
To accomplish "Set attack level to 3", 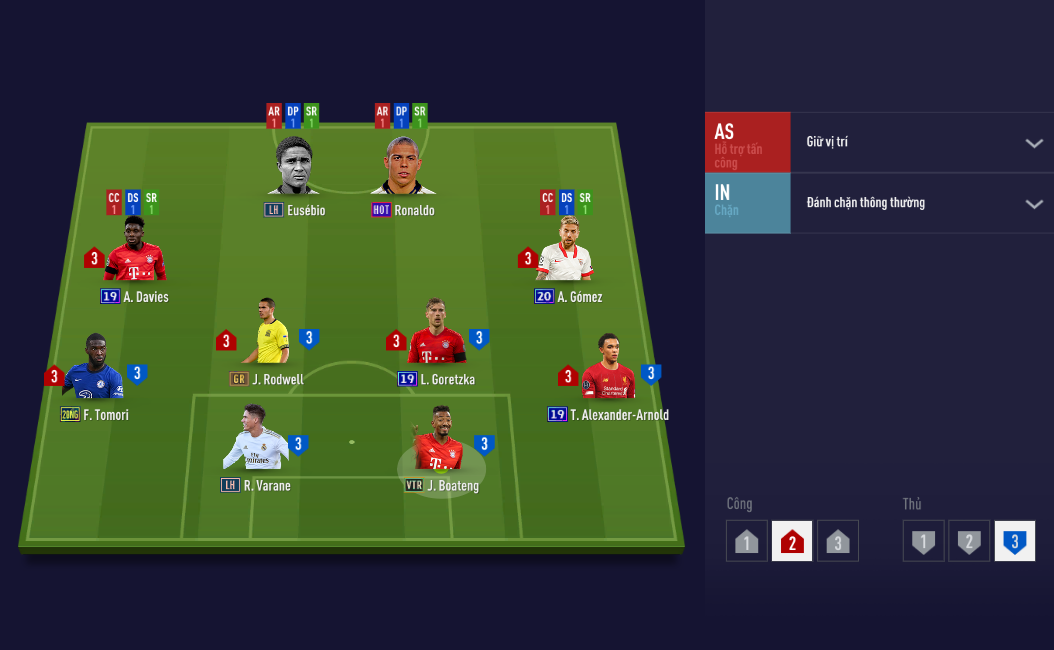I will coord(838,541).
